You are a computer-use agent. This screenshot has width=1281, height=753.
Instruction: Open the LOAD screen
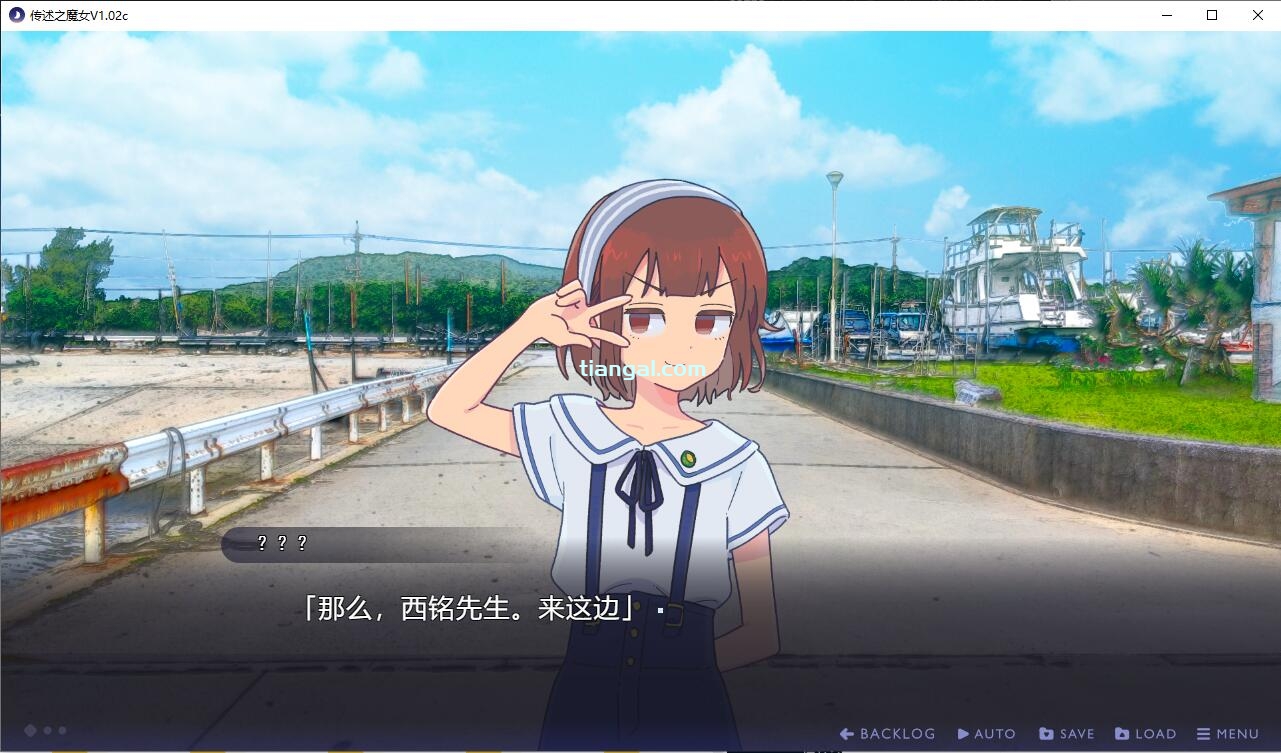[1145, 734]
